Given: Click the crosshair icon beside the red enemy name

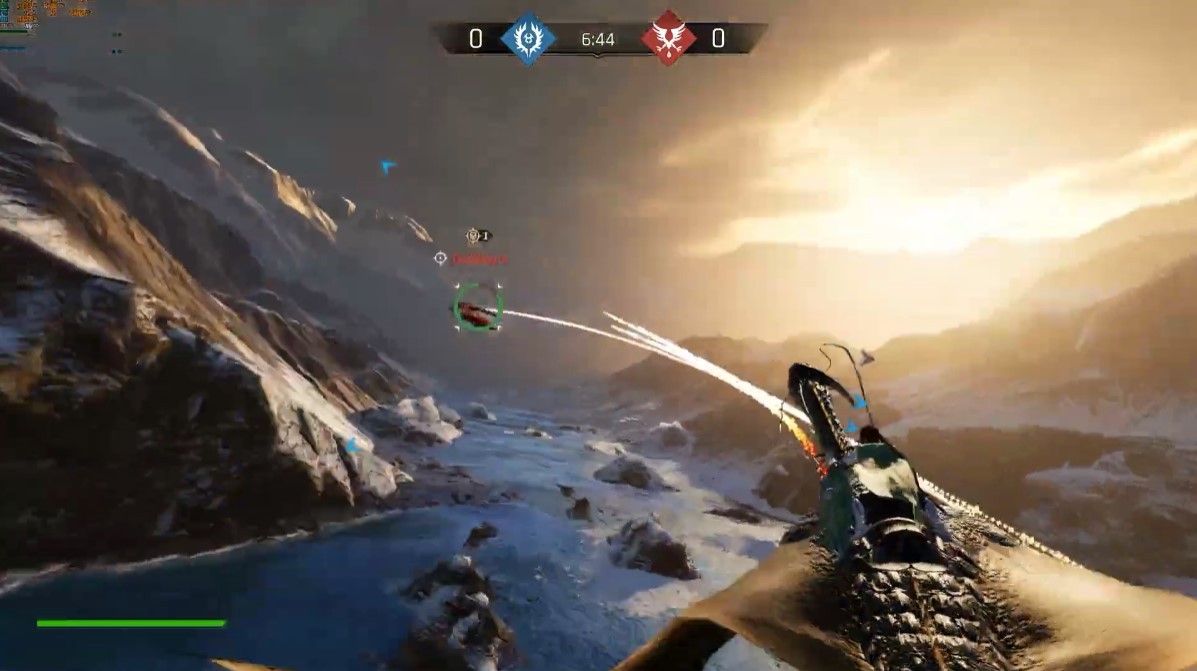Looking at the screenshot, I should [x=440, y=258].
